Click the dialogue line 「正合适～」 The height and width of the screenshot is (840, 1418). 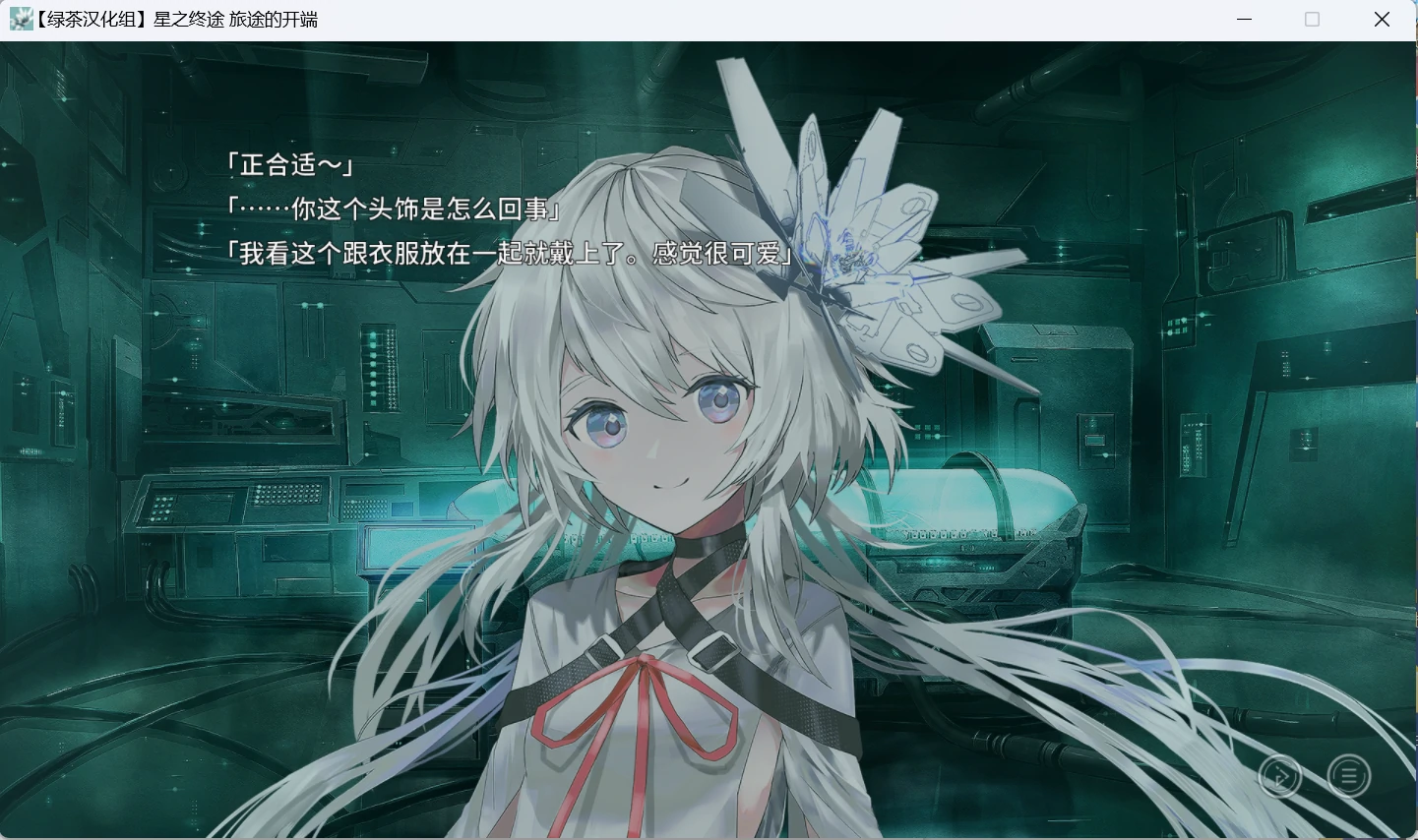tap(288, 165)
